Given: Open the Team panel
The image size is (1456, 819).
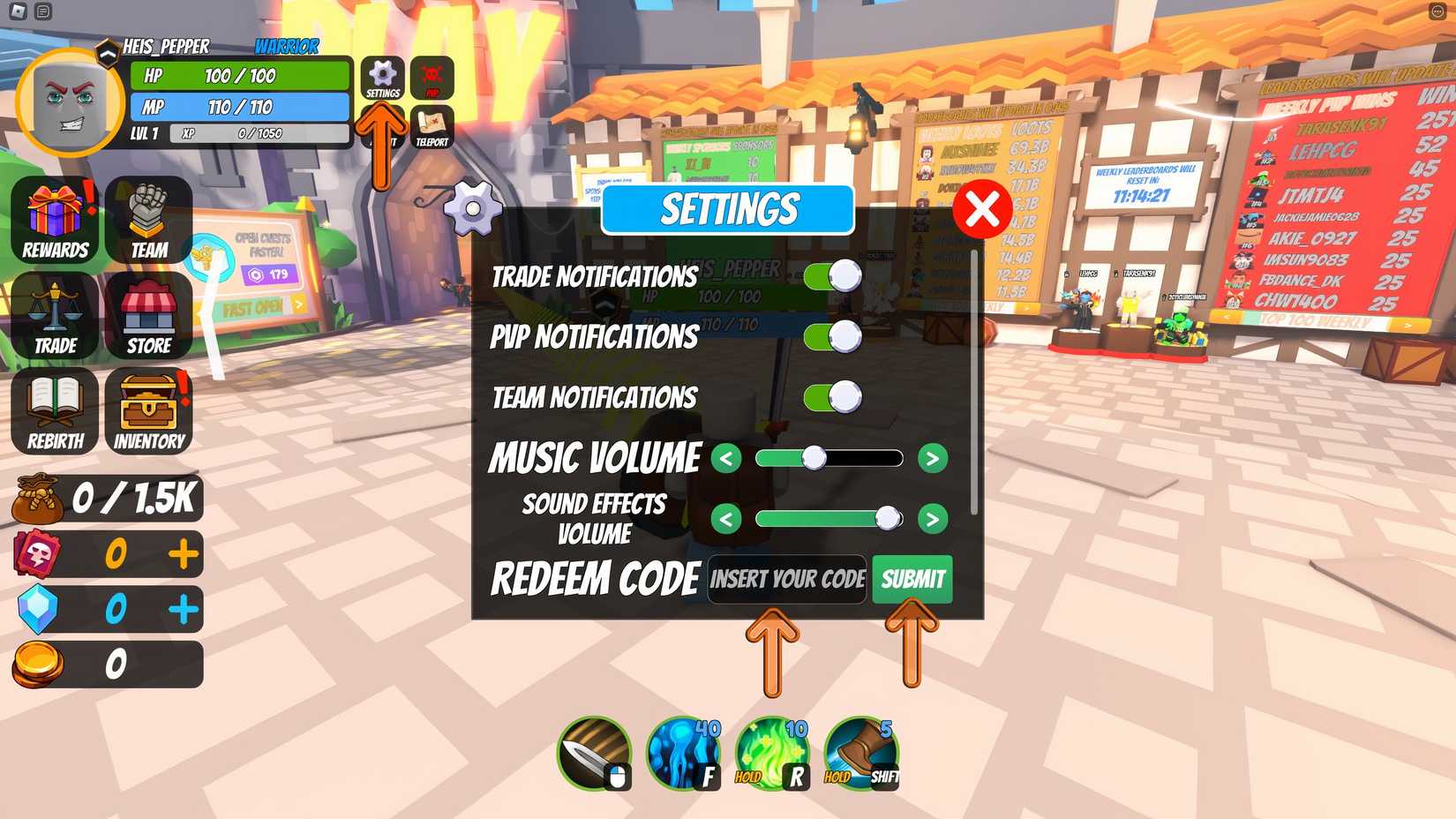Looking at the screenshot, I should [x=146, y=218].
